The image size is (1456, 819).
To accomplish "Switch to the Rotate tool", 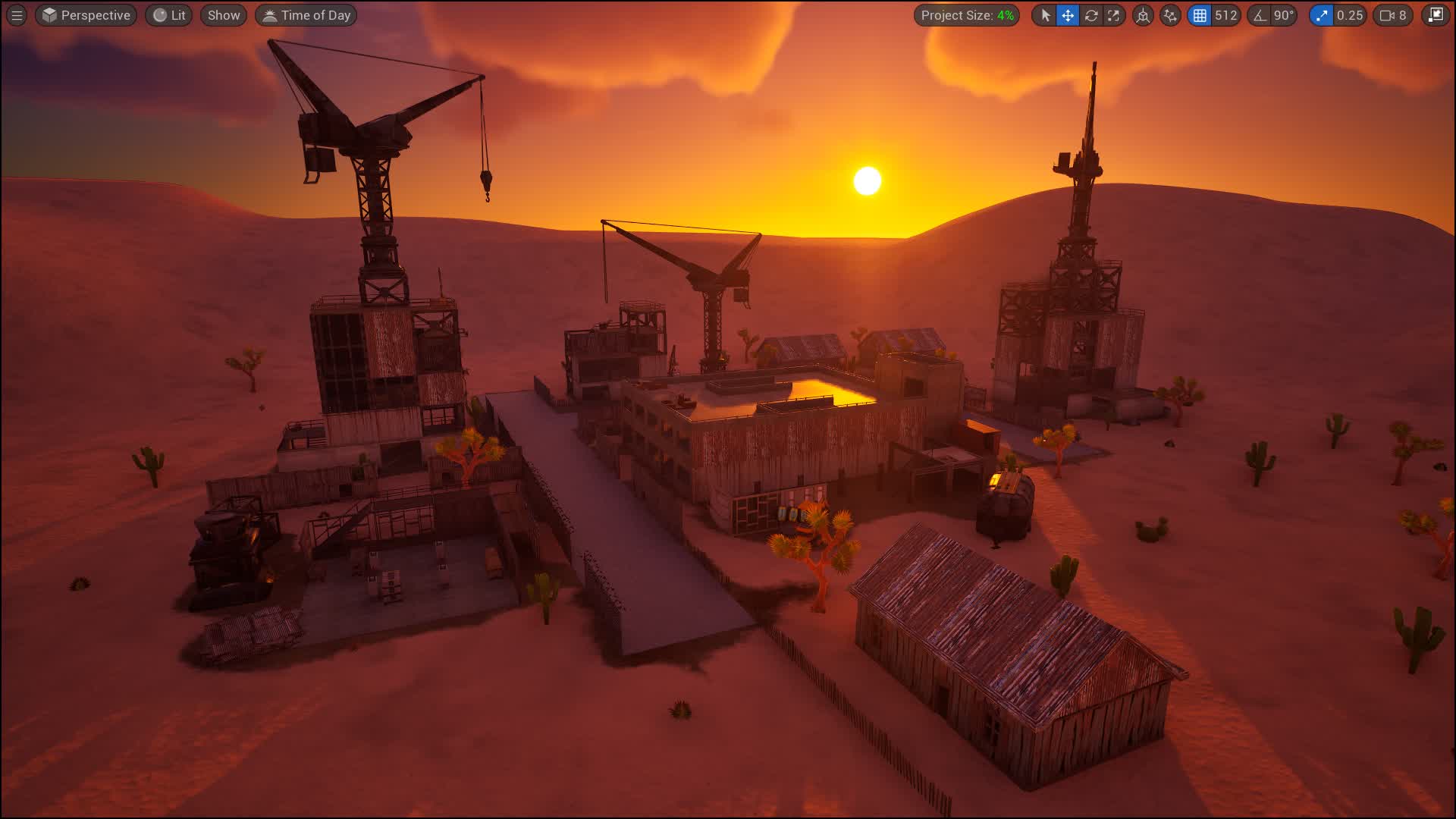I will click(1092, 14).
